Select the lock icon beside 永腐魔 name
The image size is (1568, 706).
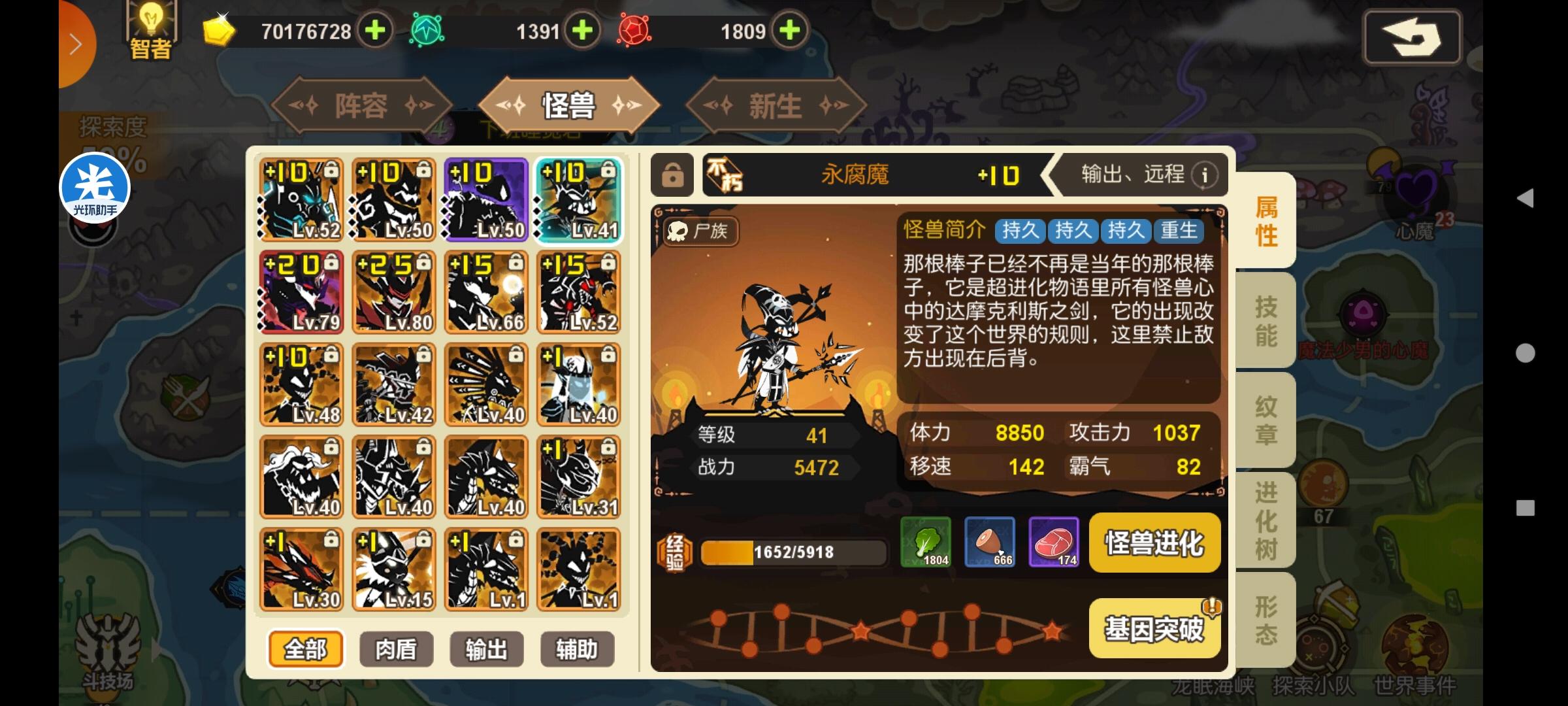tap(672, 175)
